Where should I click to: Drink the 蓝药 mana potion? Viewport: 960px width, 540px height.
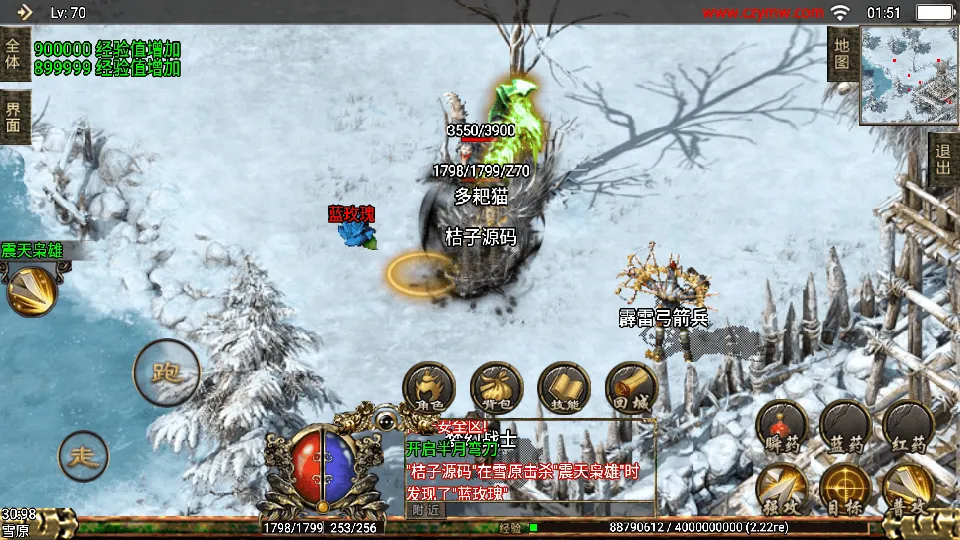845,426
